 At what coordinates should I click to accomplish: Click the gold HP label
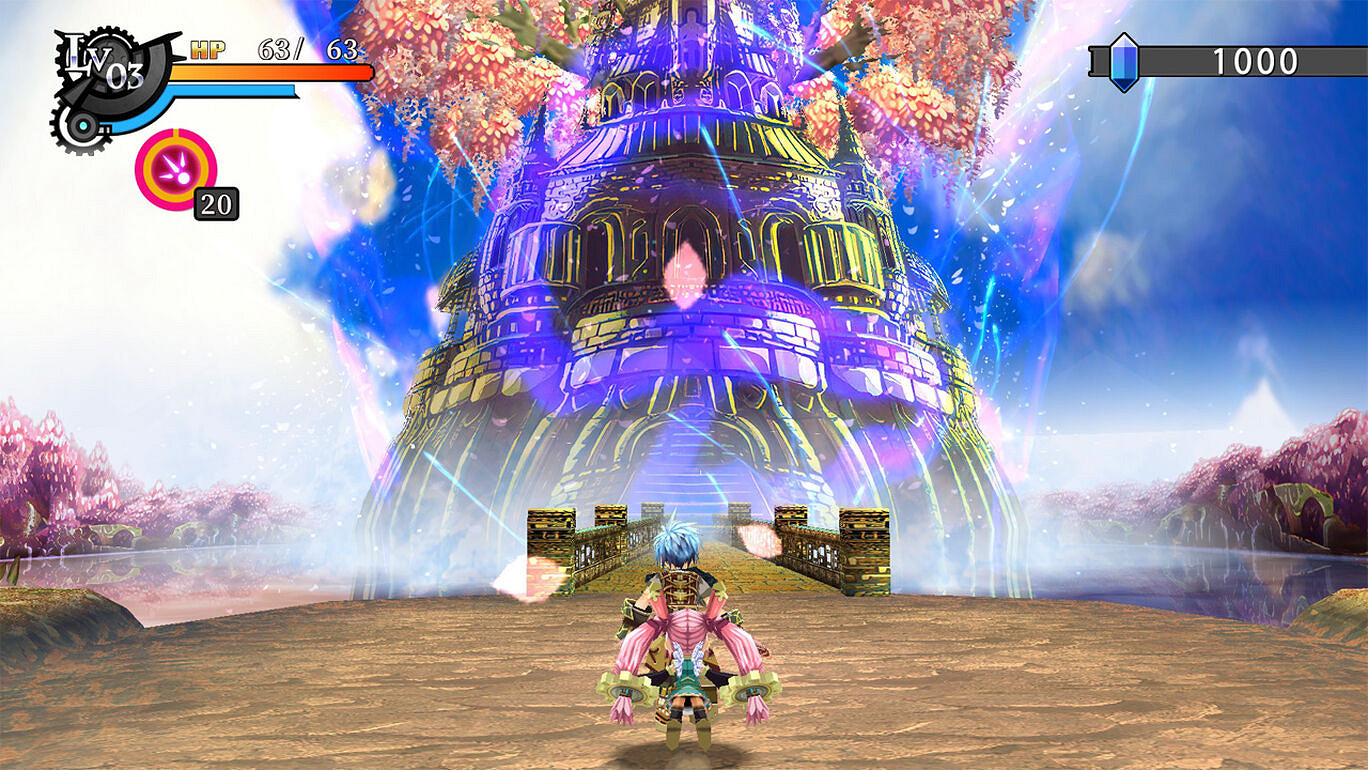pos(207,47)
